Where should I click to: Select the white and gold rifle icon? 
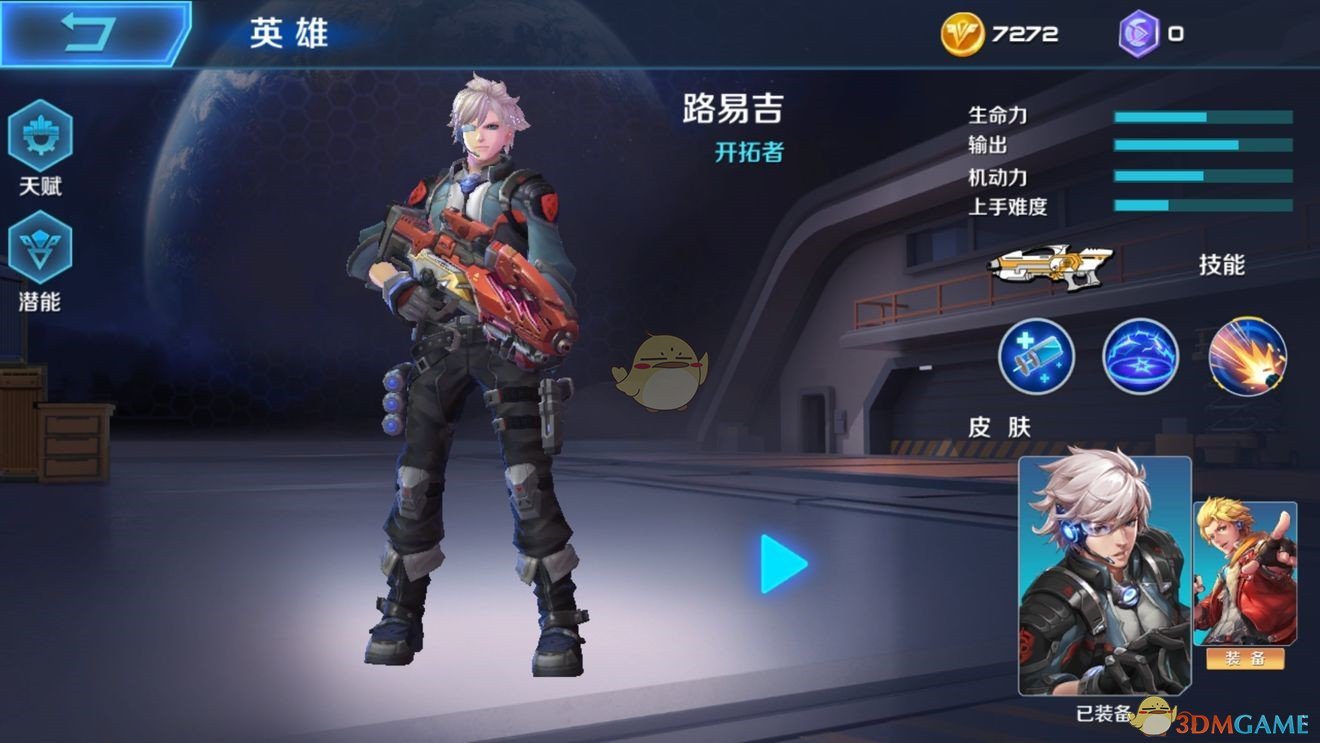(1045, 266)
